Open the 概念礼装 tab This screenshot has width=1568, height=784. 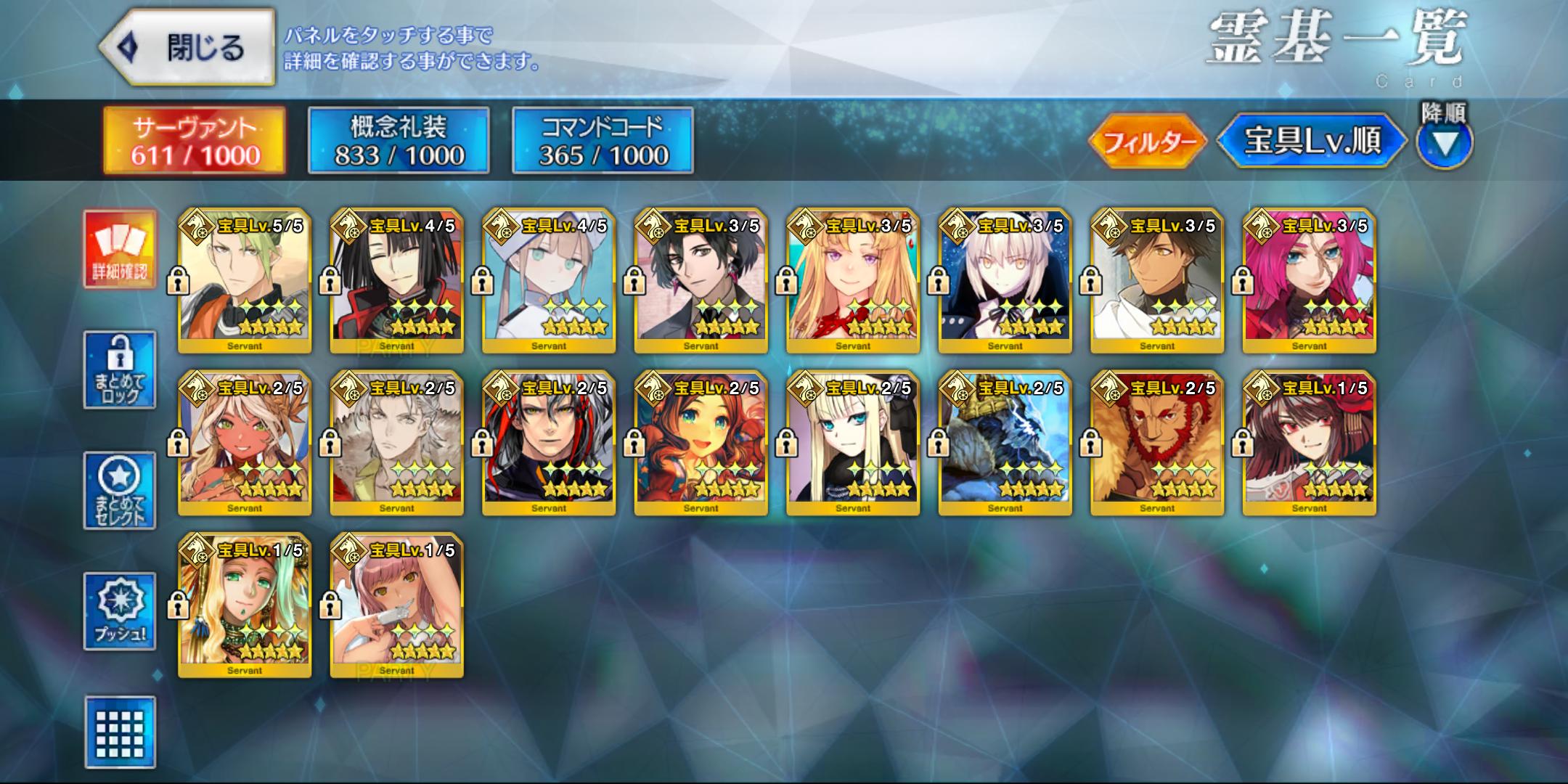(399, 140)
